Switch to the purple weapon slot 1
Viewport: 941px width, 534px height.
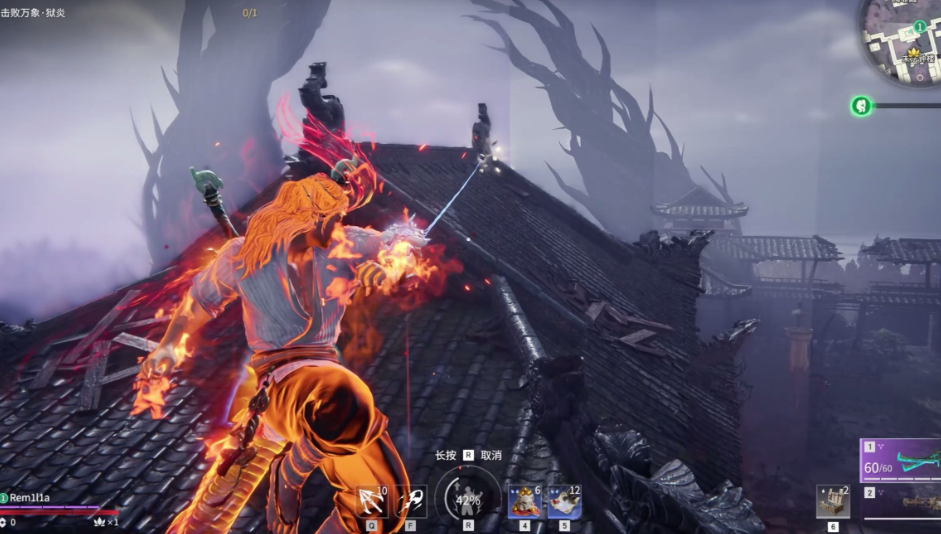click(x=901, y=460)
